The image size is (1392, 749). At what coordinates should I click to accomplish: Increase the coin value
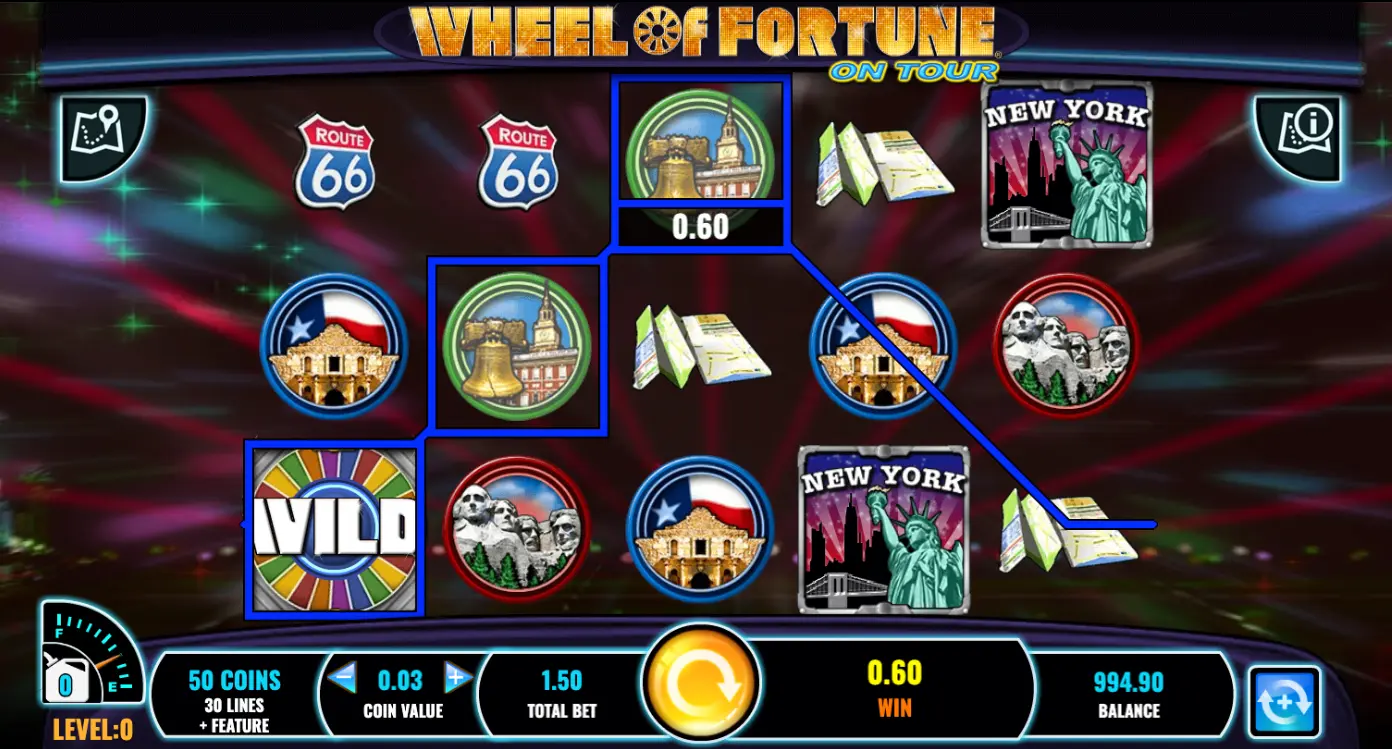(457, 679)
